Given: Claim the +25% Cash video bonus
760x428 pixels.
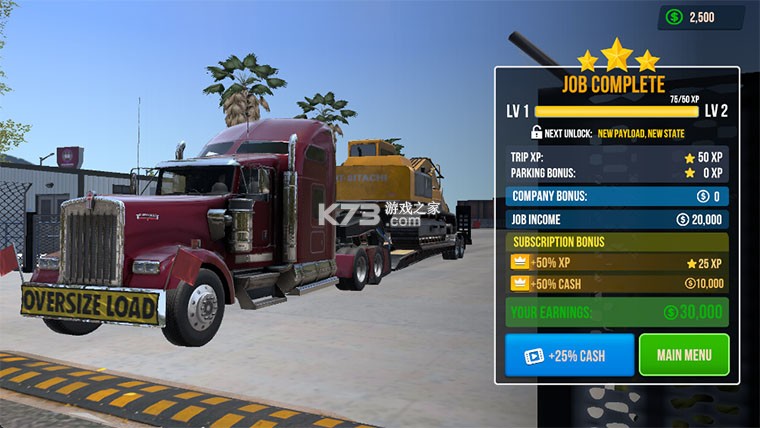Looking at the screenshot, I should 569,355.
